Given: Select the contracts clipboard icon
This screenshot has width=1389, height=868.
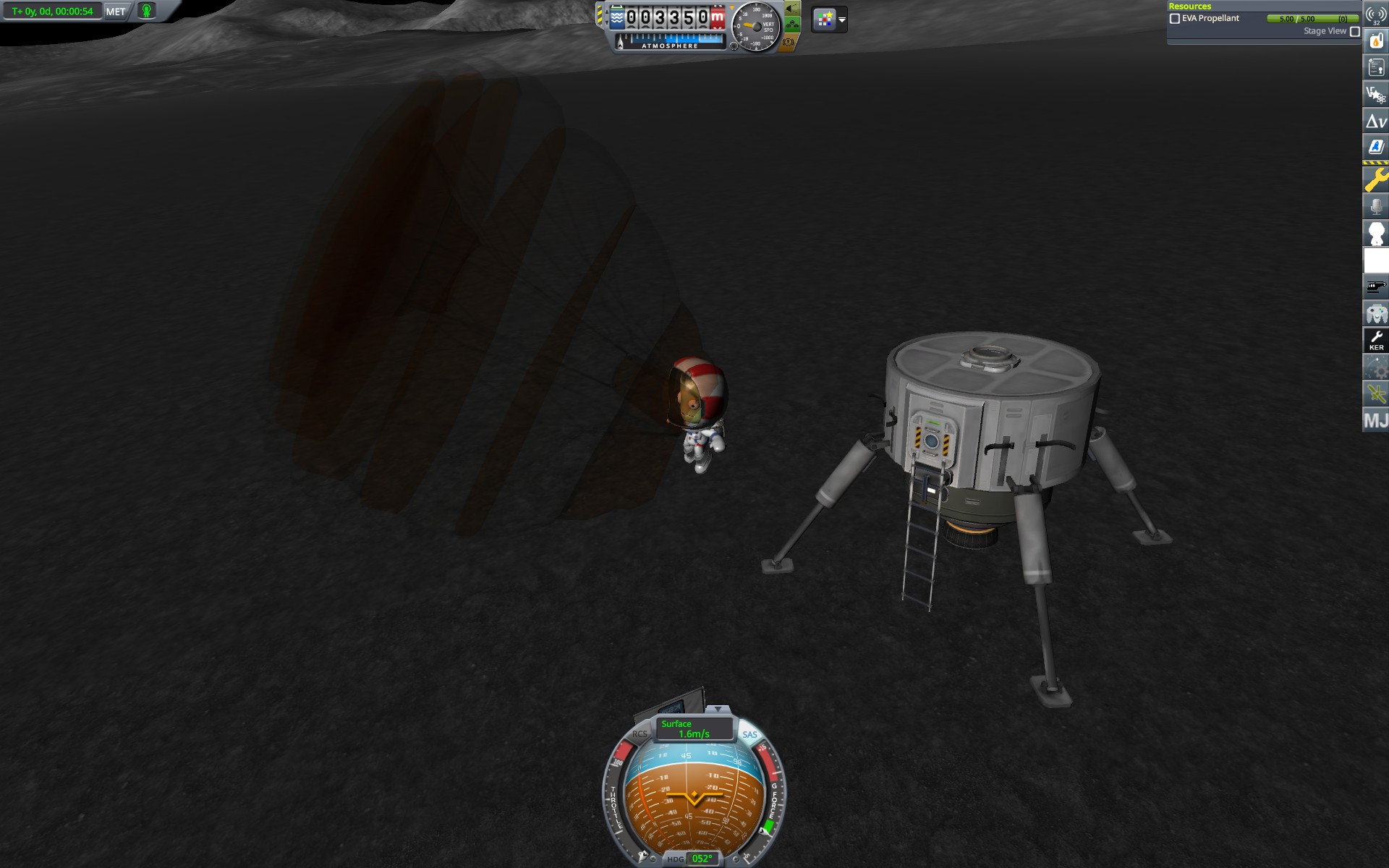Looking at the screenshot, I should pyautogui.click(x=1376, y=67).
